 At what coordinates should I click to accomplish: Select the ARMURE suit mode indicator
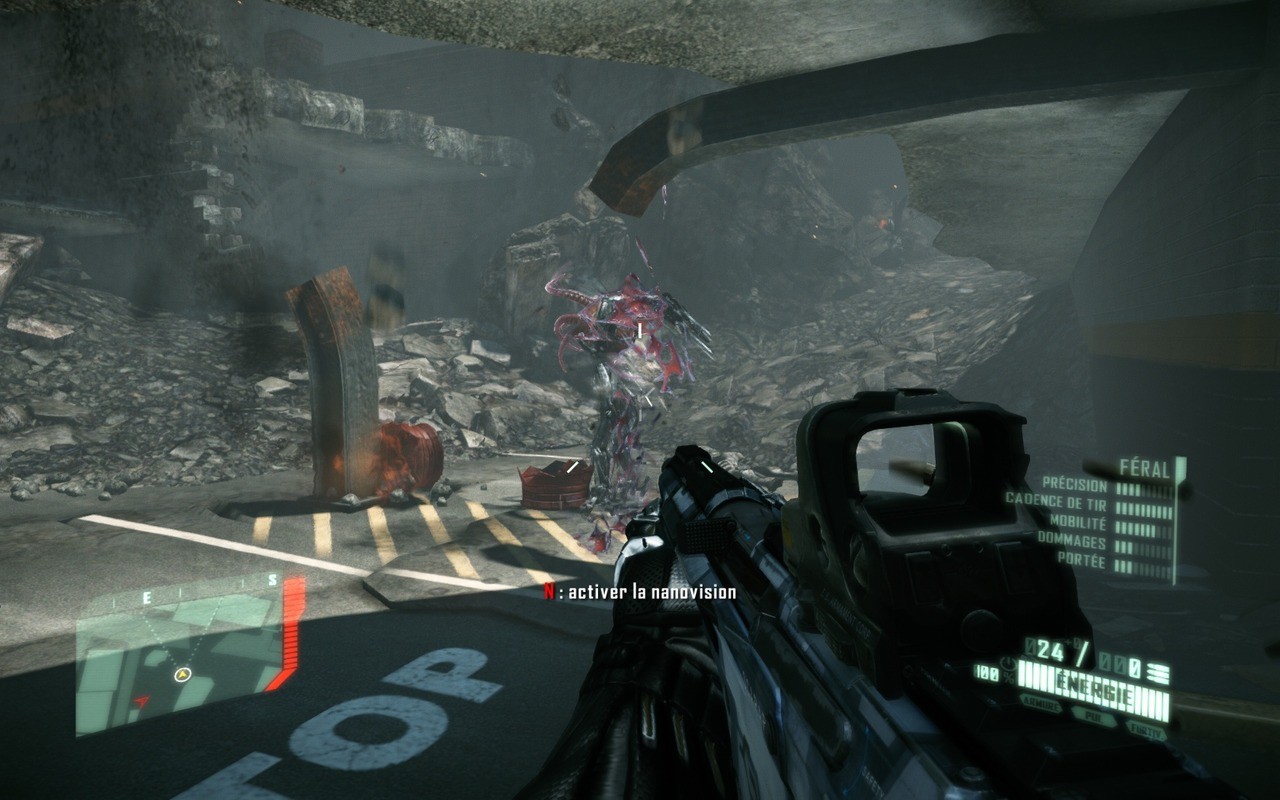tap(1041, 705)
